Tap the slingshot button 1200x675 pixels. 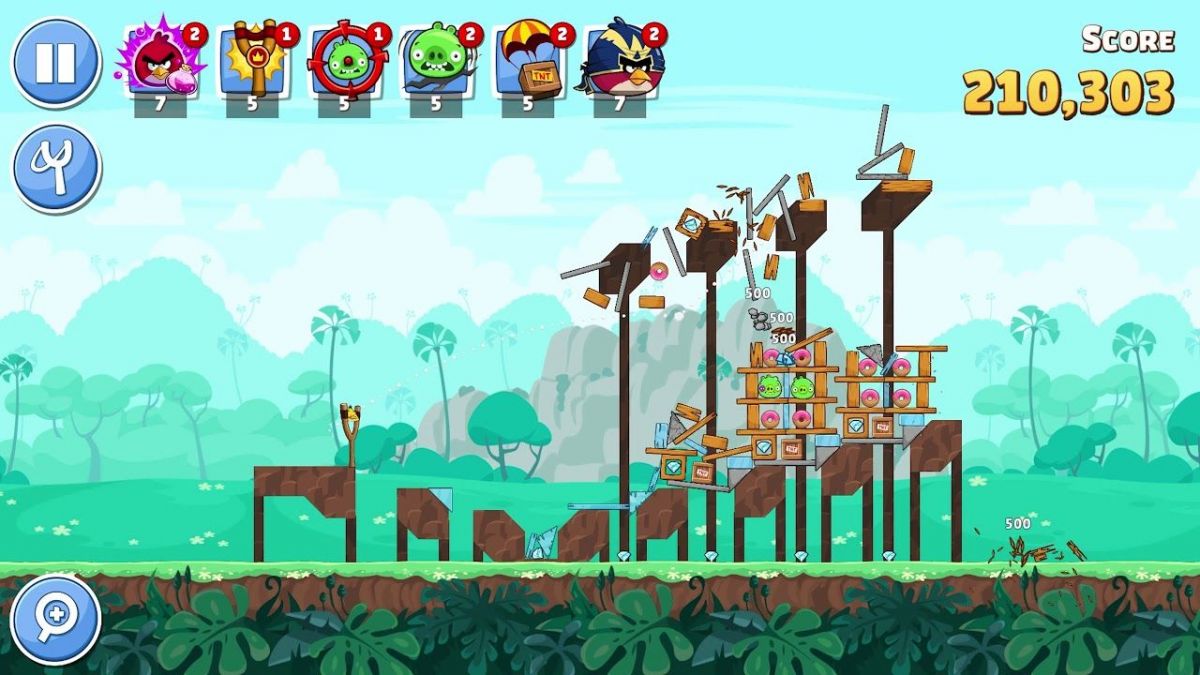point(56,167)
